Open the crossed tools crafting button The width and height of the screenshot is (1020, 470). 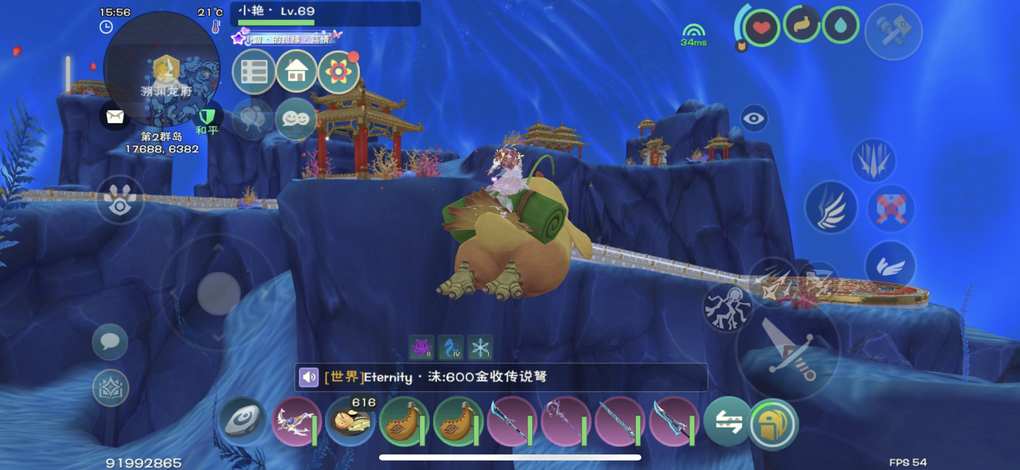(x=892, y=31)
